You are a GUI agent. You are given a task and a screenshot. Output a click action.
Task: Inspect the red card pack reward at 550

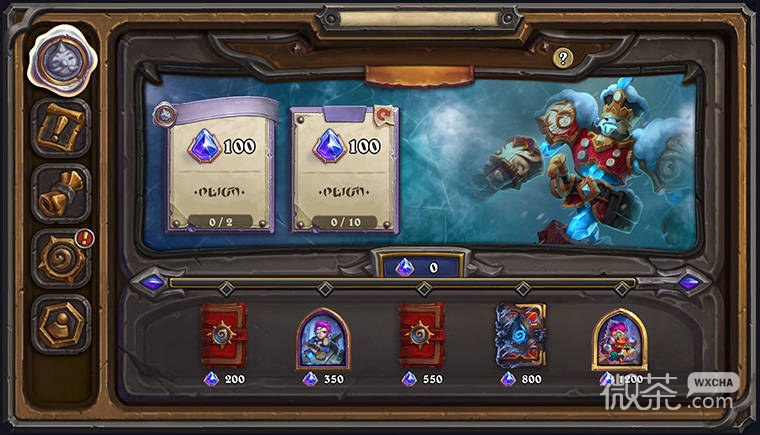(x=422, y=336)
